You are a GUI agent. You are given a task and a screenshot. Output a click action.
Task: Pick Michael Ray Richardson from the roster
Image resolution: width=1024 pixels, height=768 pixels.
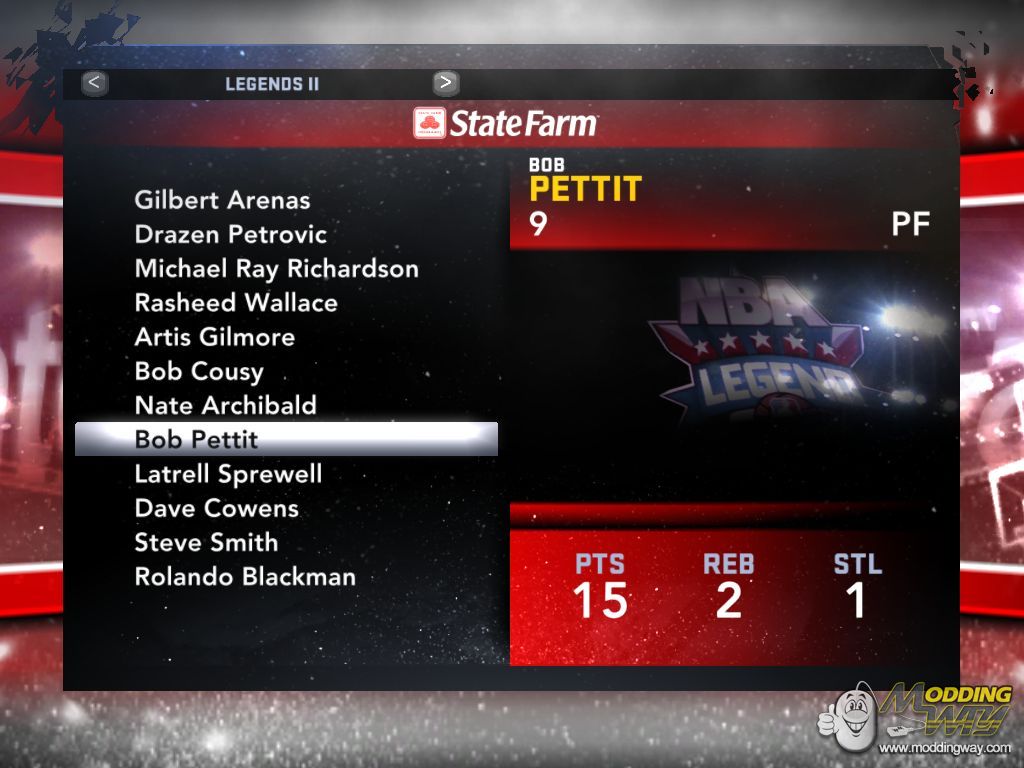click(276, 269)
